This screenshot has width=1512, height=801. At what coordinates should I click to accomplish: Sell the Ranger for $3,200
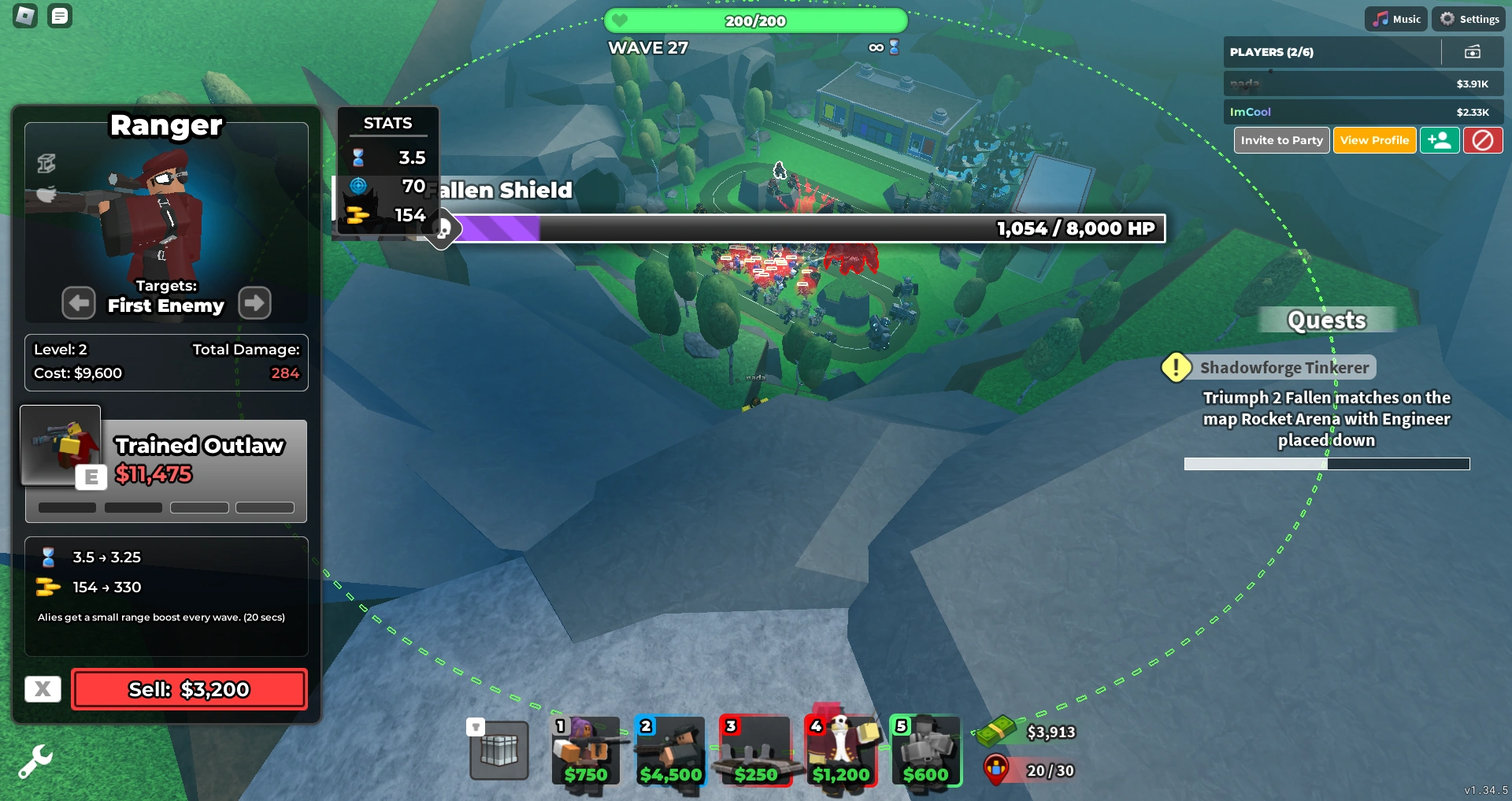(x=189, y=689)
